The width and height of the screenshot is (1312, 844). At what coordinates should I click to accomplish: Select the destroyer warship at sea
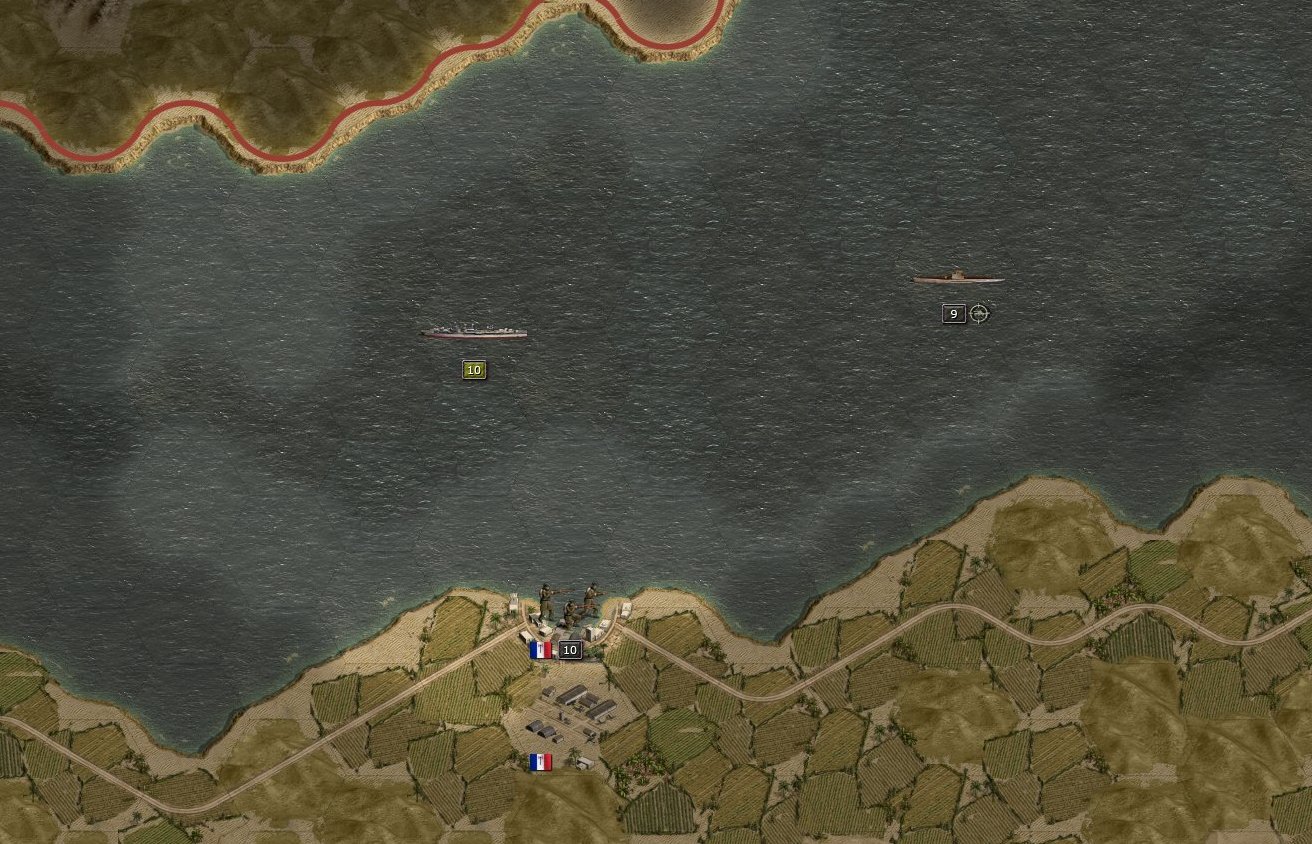coord(472,332)
